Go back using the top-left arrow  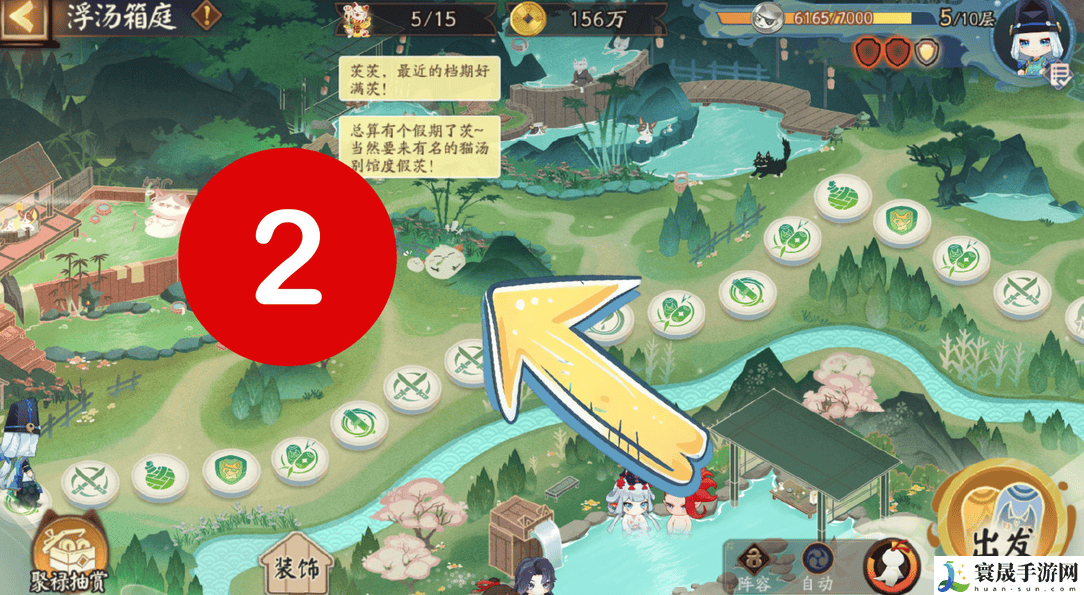coord(24,19)
